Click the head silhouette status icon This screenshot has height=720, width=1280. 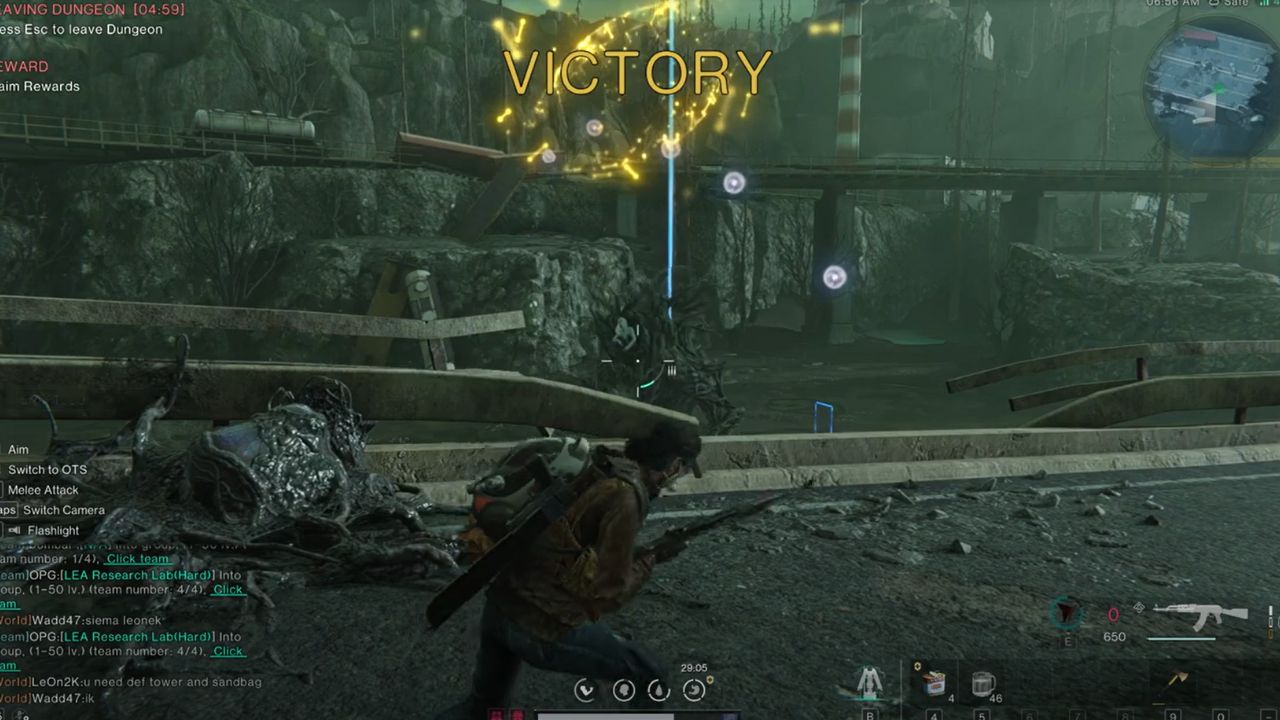point(623,689)
